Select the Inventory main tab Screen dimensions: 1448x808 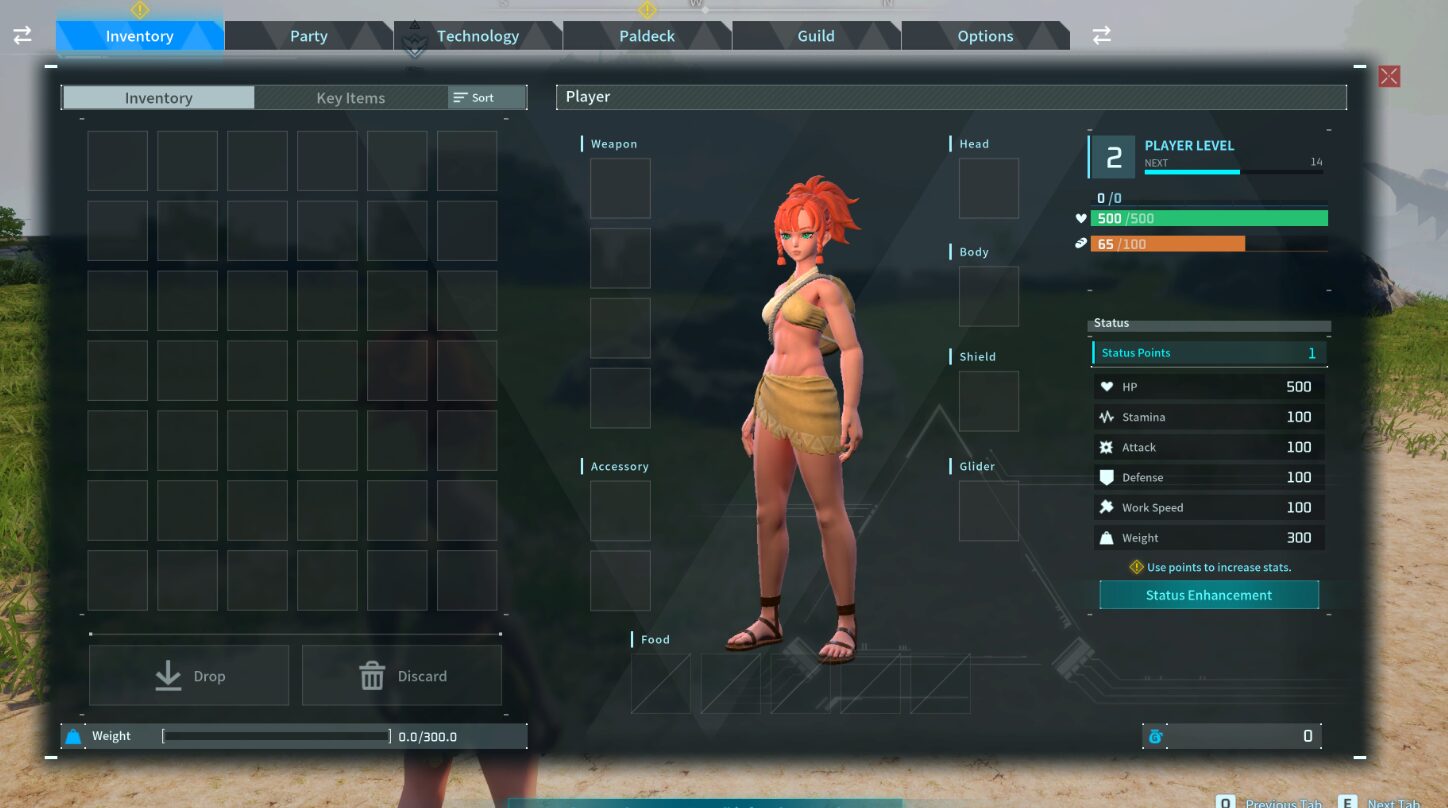pyautogui.click(x=139, y=36)
